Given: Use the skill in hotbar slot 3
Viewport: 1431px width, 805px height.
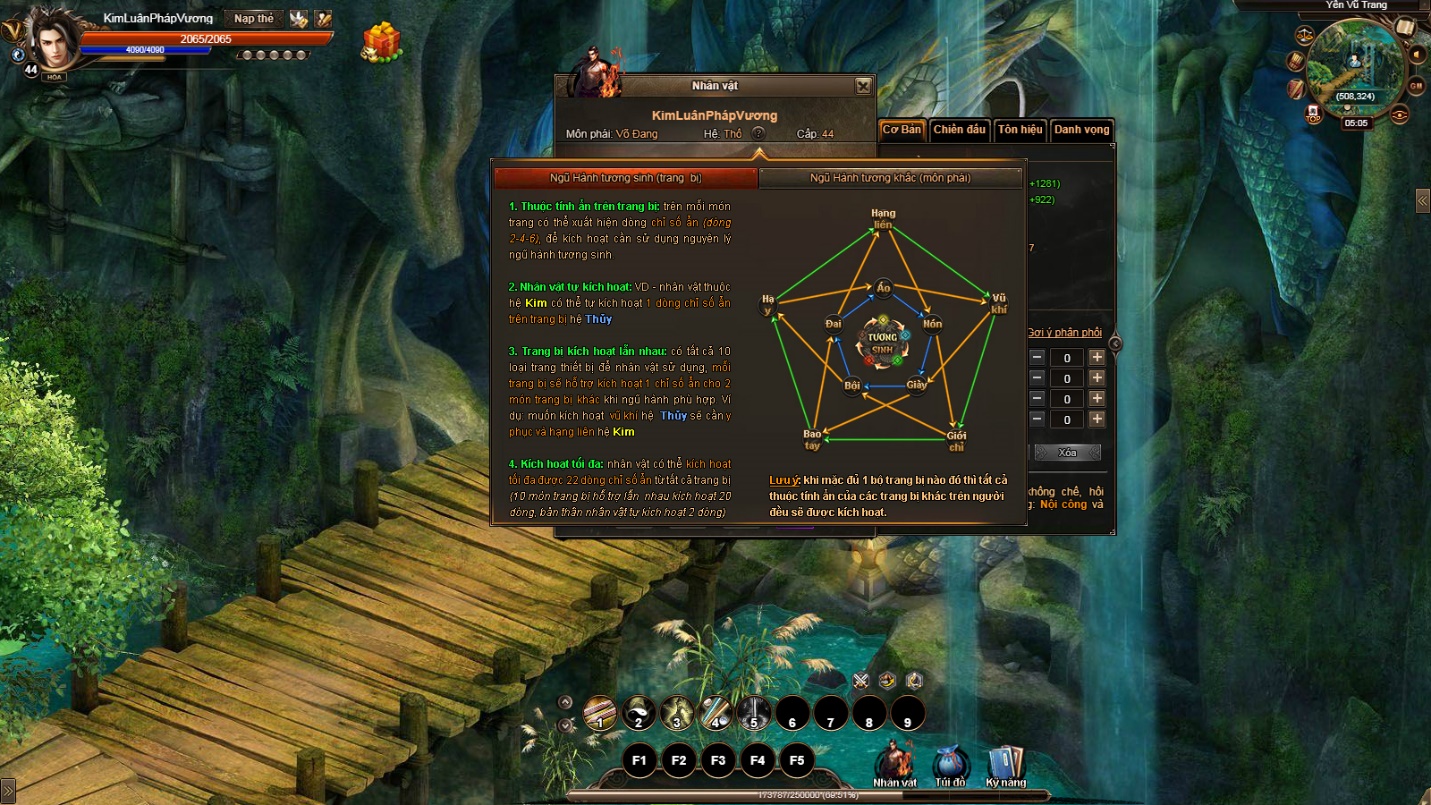Looking at the screenshot, I should pyautogui.click(x=677, y=714).
